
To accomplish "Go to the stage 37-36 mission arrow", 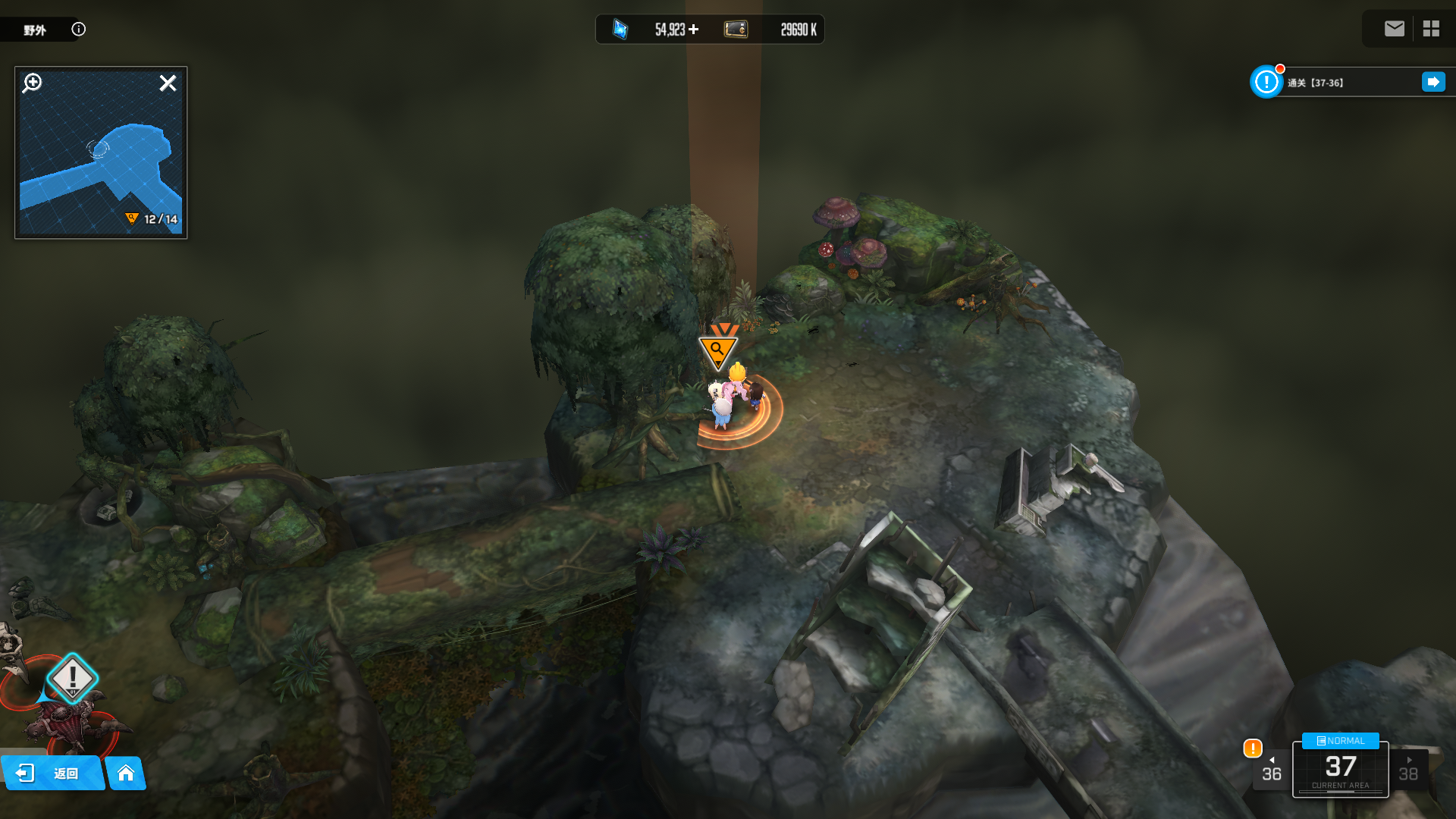I will [1433, 82].
